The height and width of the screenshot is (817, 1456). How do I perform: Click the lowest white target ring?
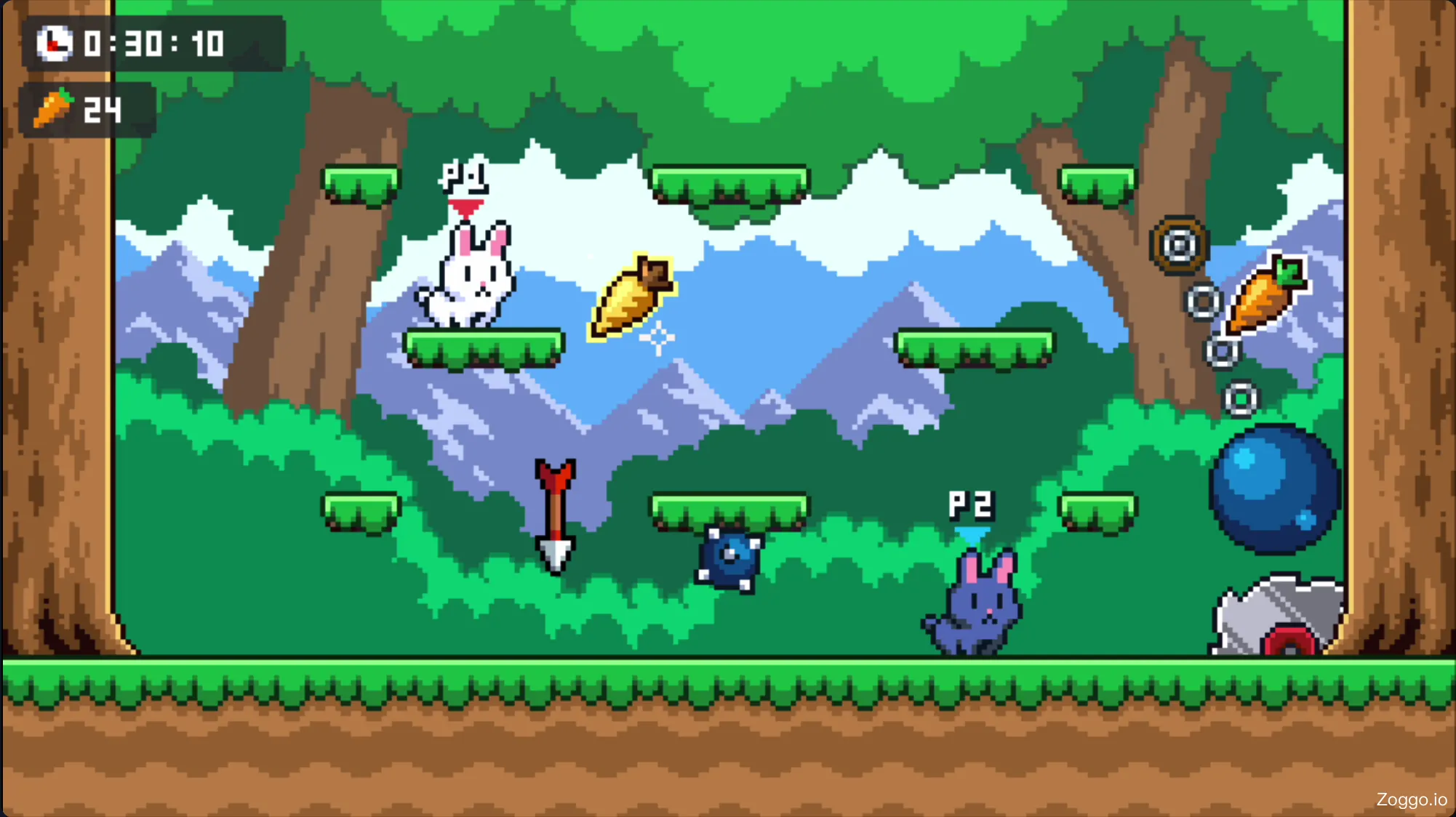click(1240, 398)
